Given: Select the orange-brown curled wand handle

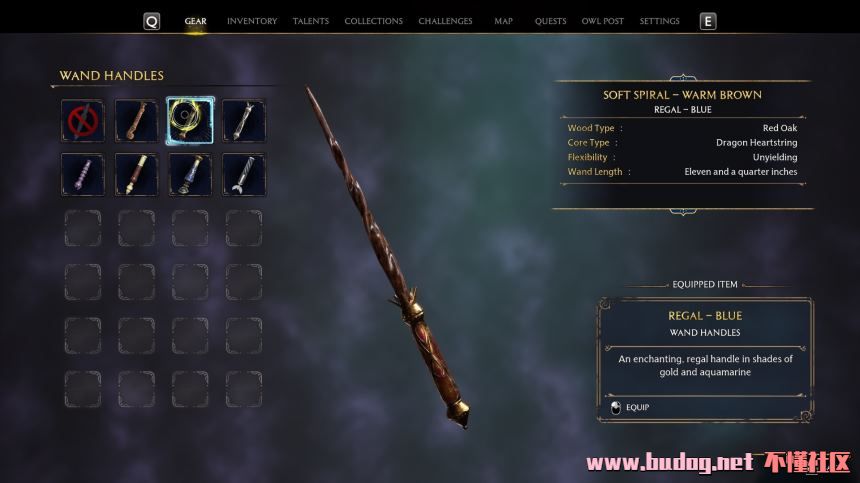Looking at the screenshot, I should click(x=136, y=120).
